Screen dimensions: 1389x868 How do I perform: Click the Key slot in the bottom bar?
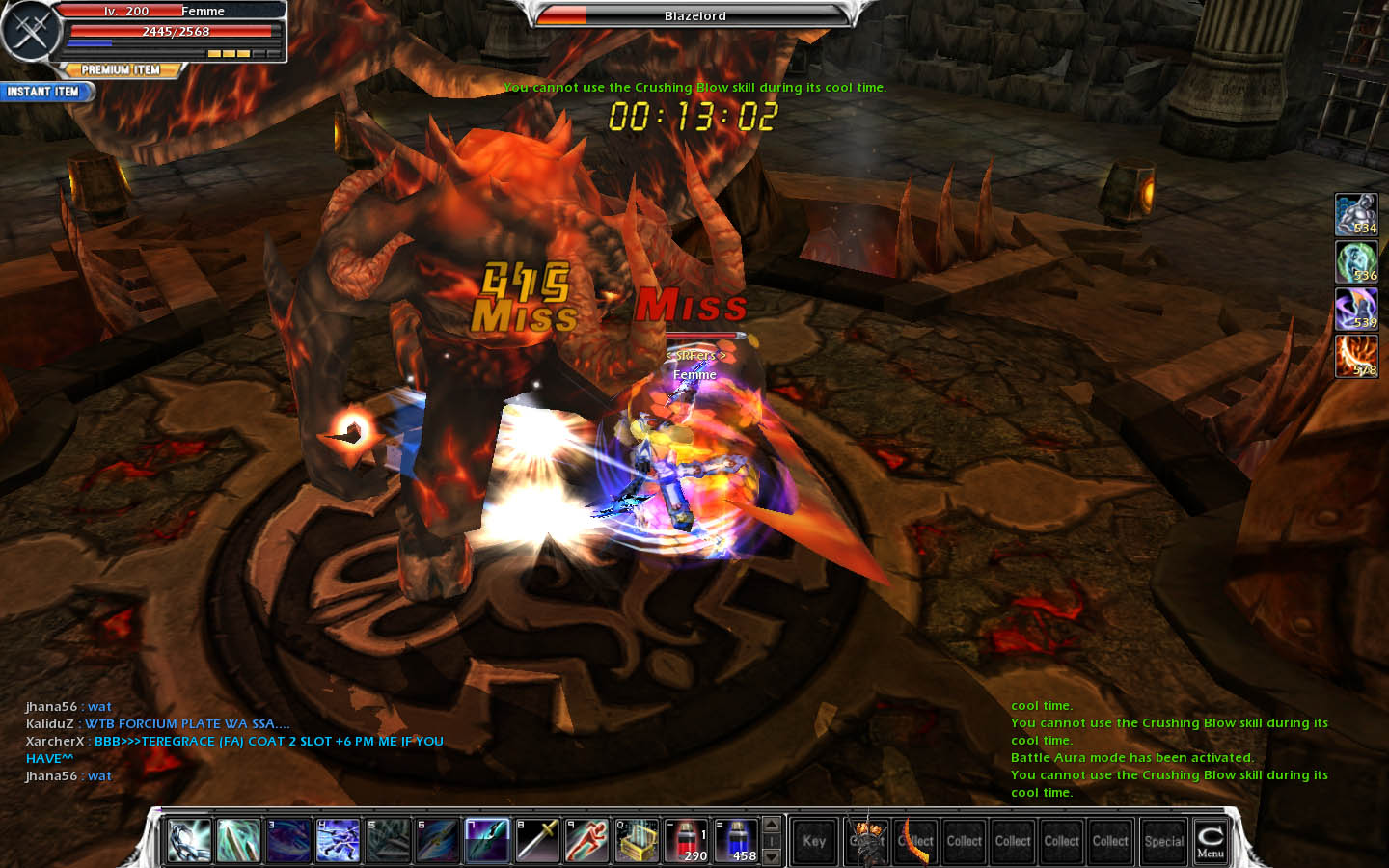814,840
